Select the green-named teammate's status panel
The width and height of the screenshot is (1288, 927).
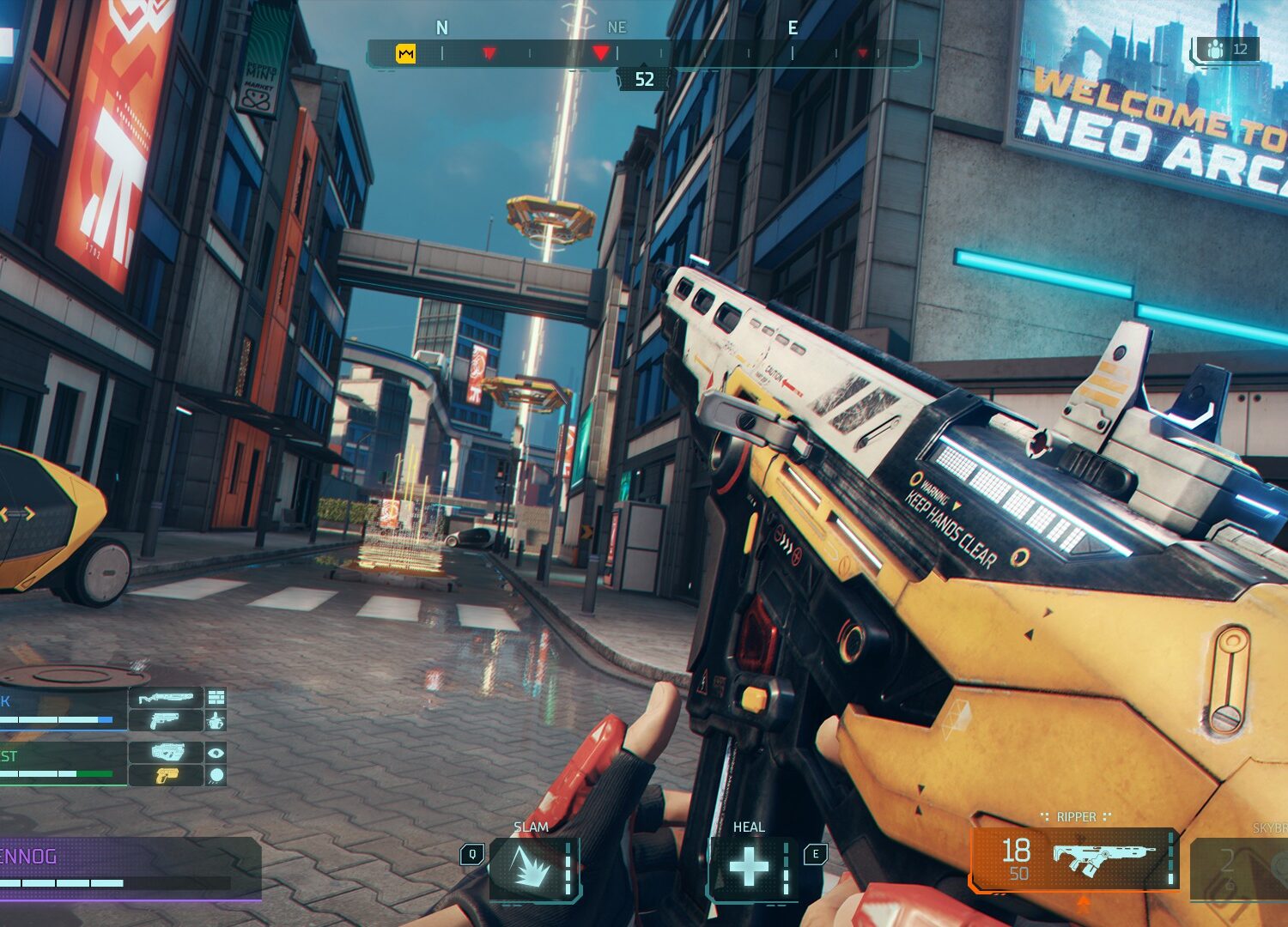coord(62,763)
